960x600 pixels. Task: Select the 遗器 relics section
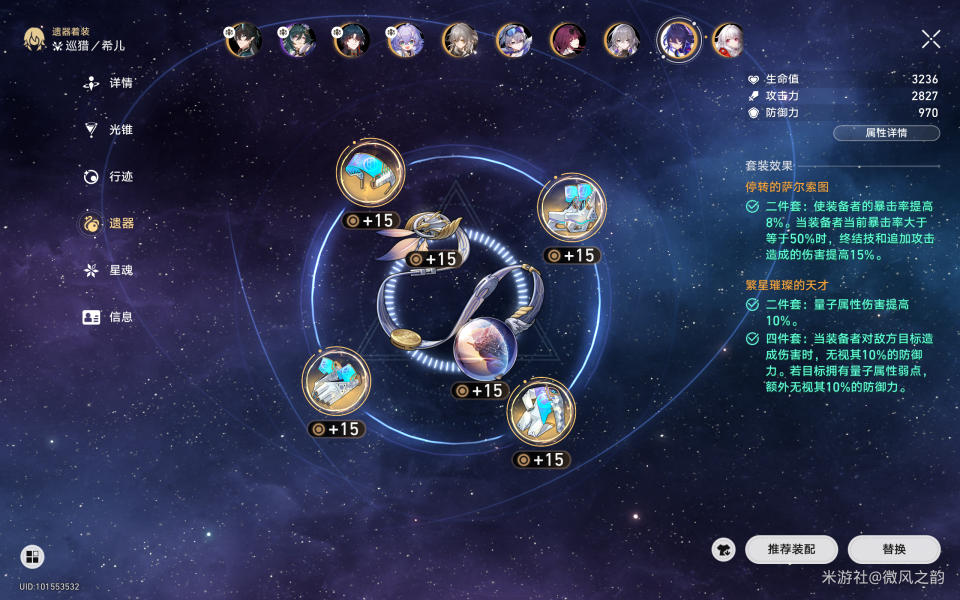tap(109, 223)
